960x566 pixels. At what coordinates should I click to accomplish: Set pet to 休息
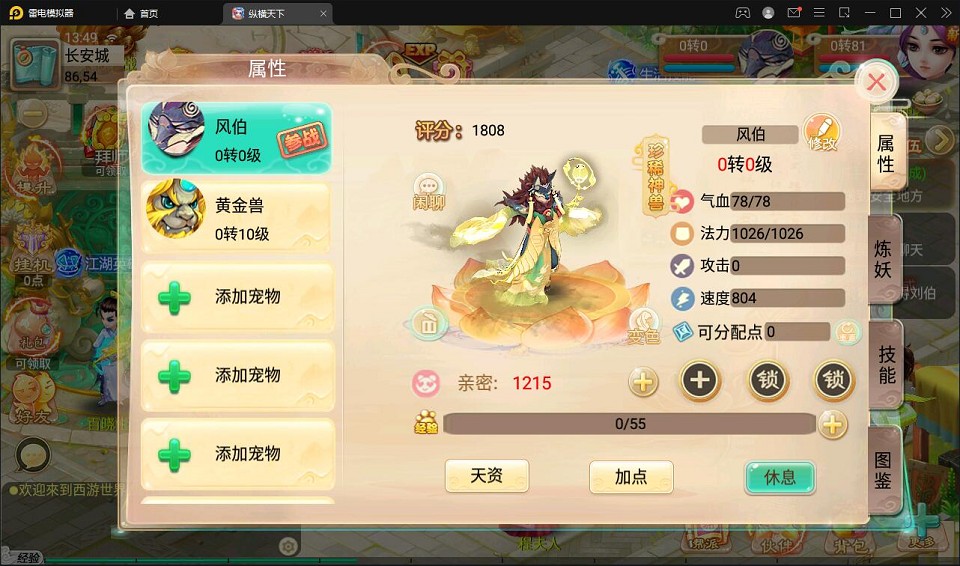click(780, 477)
